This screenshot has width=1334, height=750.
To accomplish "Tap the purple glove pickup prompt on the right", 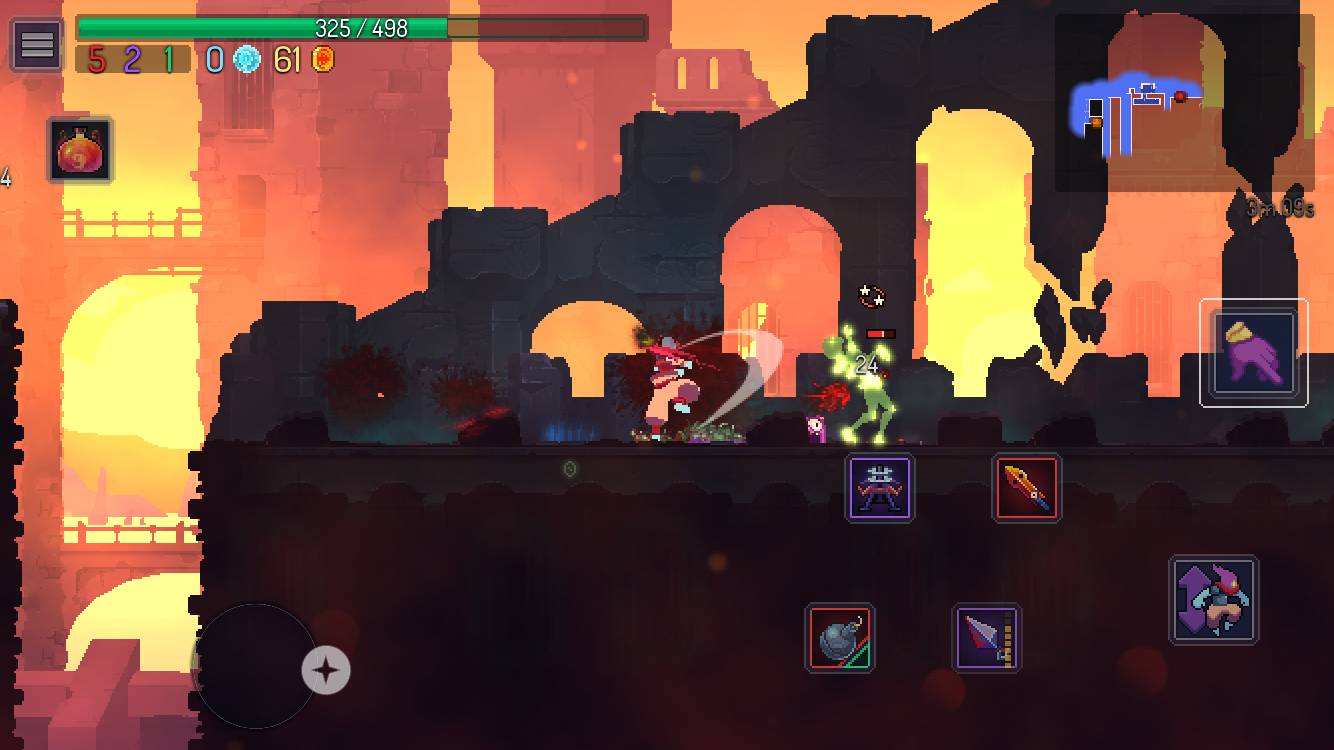I will tap(1254, 352).
